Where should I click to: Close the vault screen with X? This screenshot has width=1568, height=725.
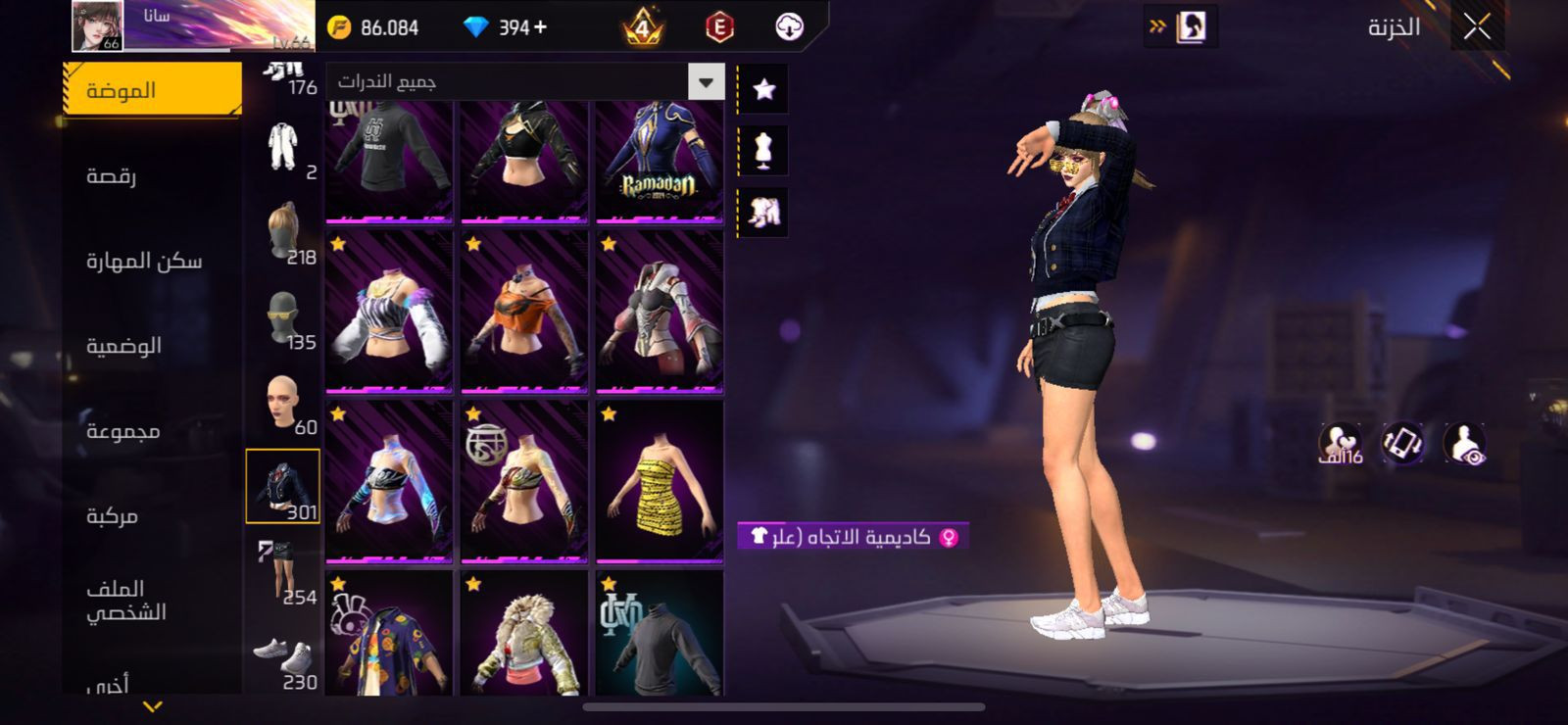coord(1477,27)
